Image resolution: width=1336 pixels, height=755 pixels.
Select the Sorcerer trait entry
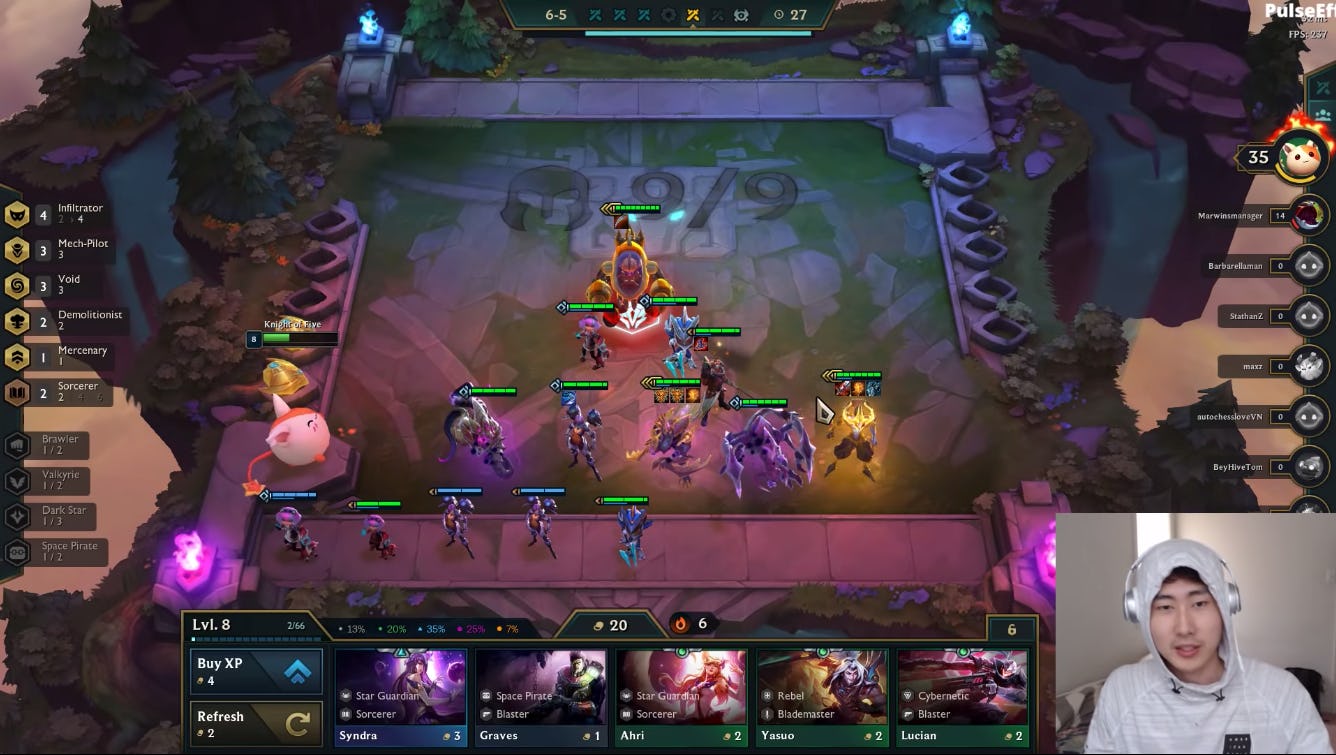pyautogui.click(x=60, y=392)
